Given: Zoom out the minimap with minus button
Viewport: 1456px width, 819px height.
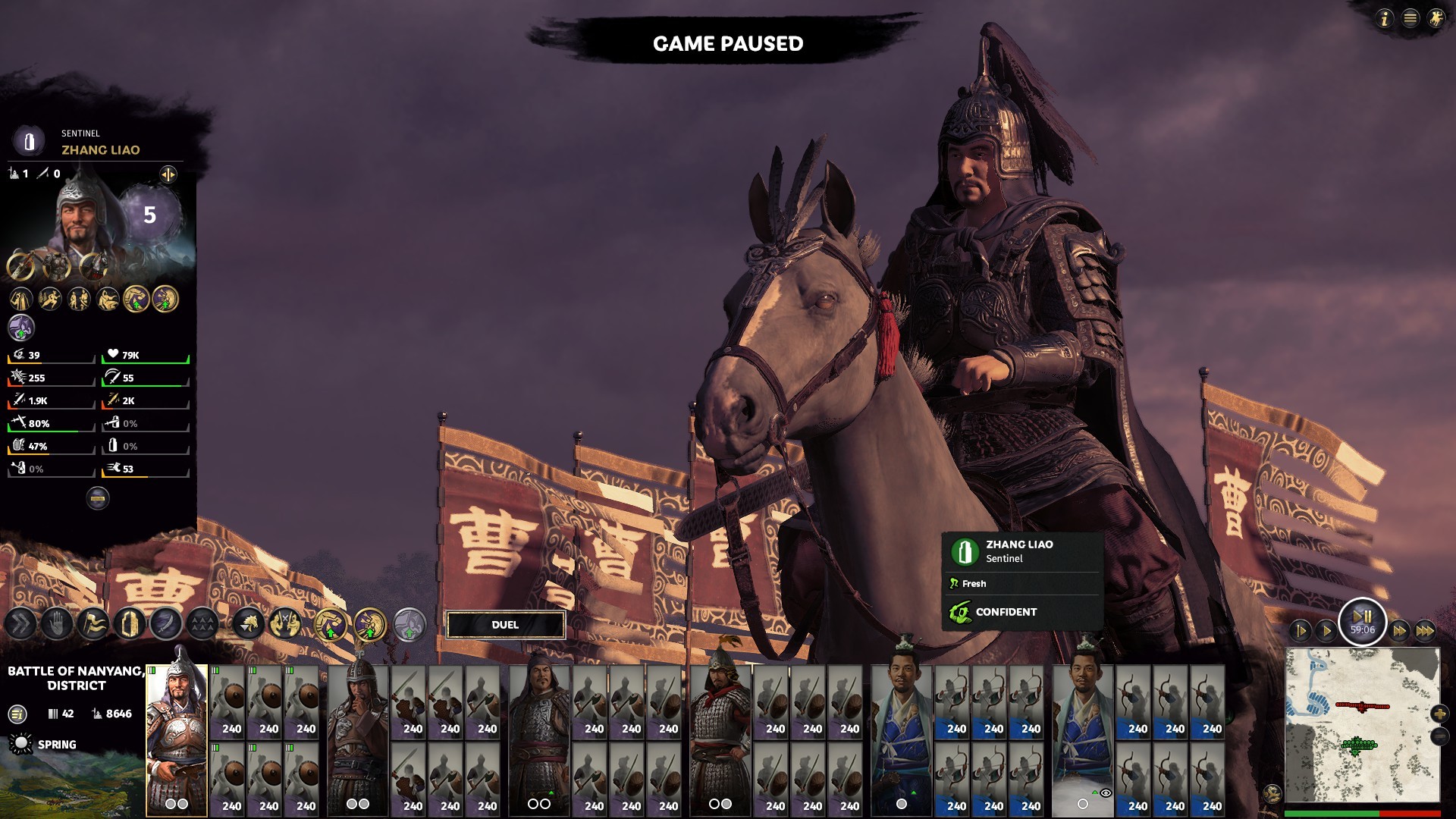Looking at the screenshot, I should (1439, 736).
